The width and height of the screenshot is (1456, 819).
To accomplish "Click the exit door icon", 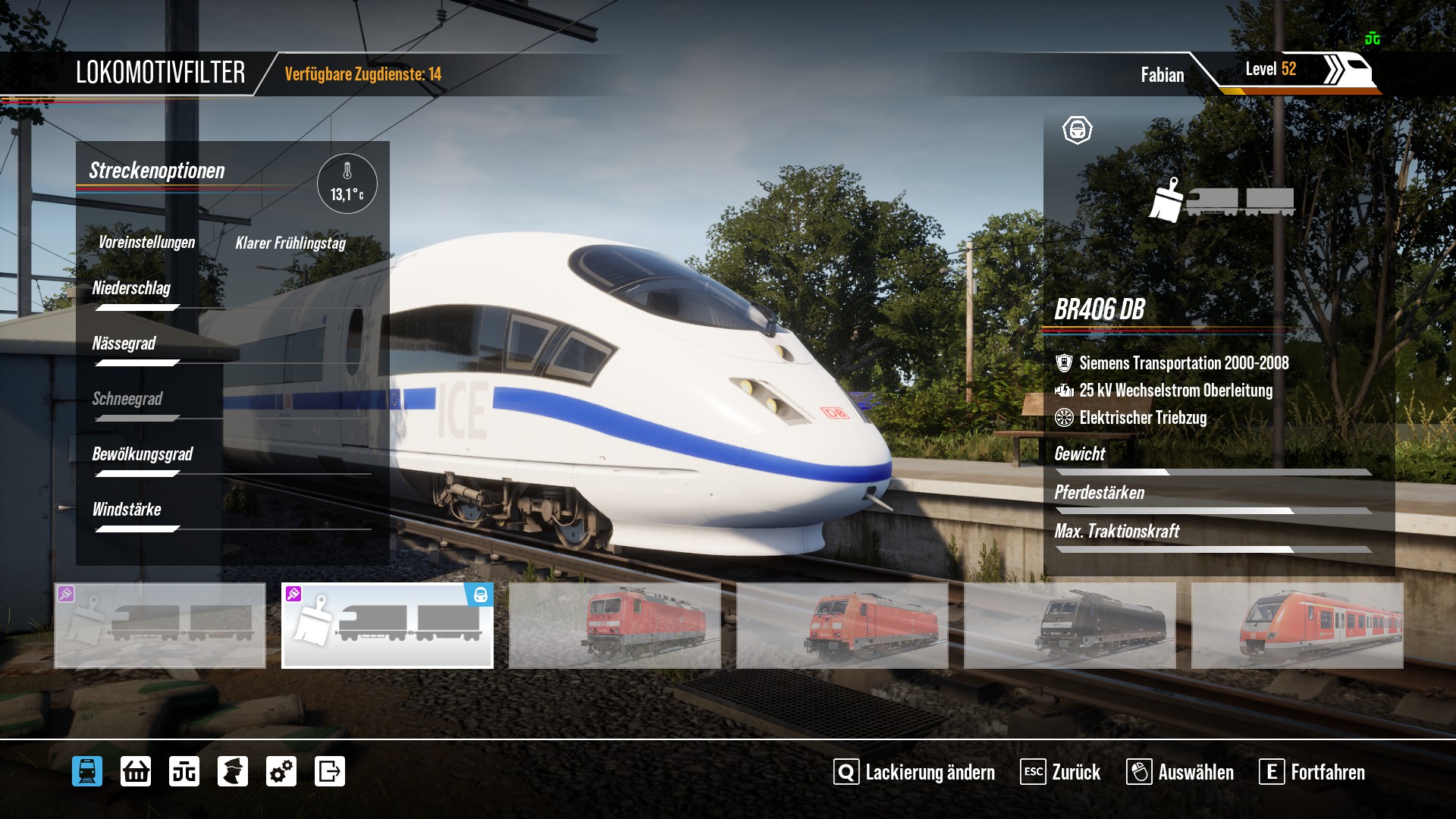I will [x=330, y=772].
